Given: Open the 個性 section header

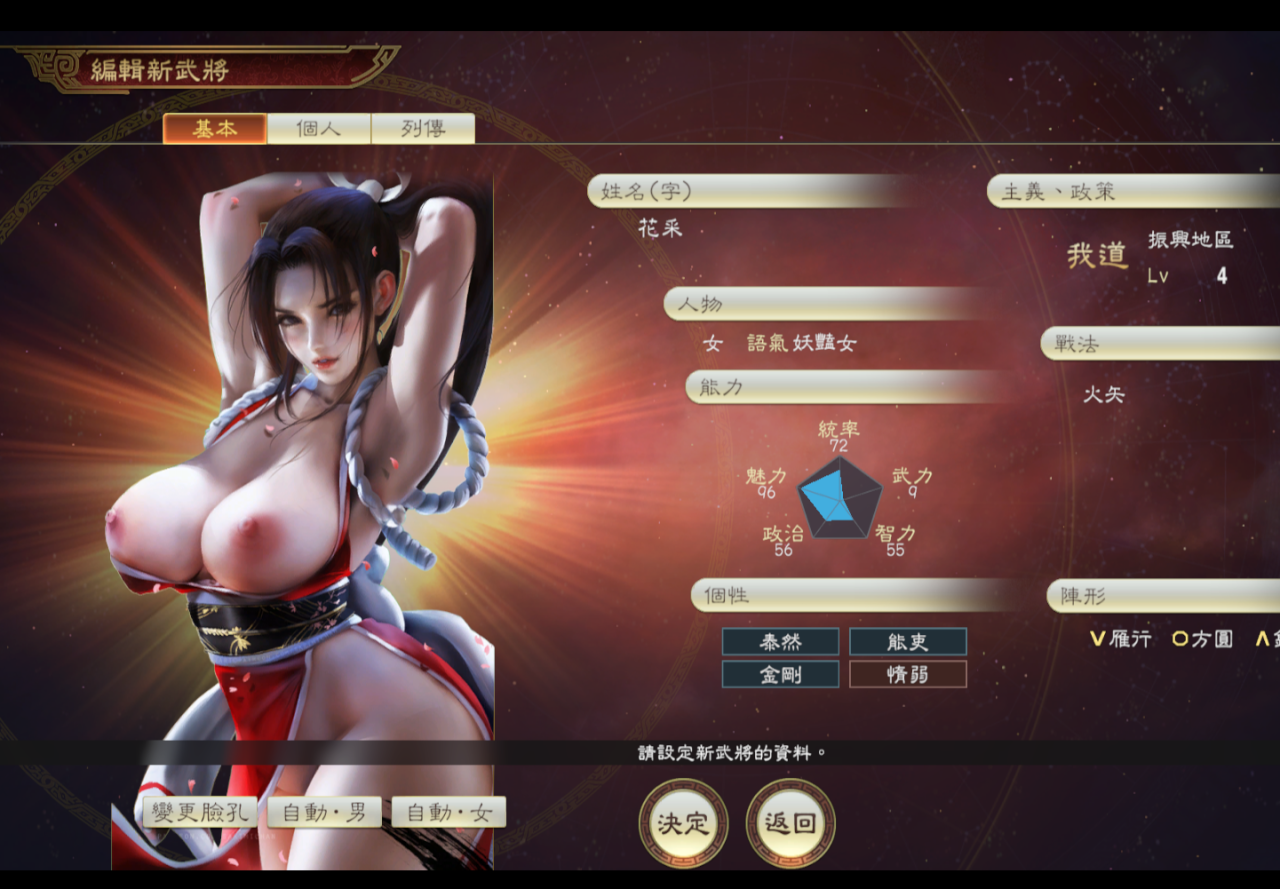Looking at the screenshot, I should [855, 596].
